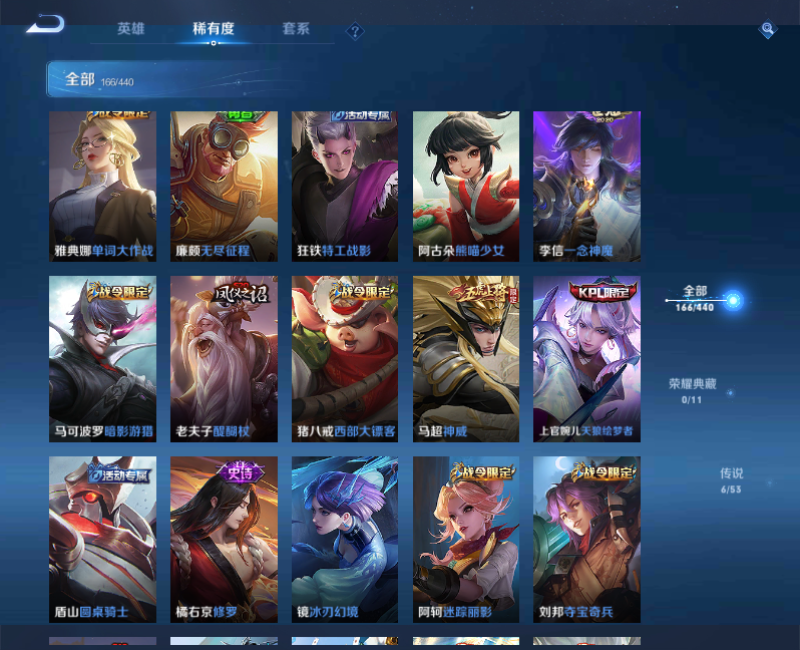Open the search magnifier icon
This screenshot has height=650, width=800.
tap(767, 30)
